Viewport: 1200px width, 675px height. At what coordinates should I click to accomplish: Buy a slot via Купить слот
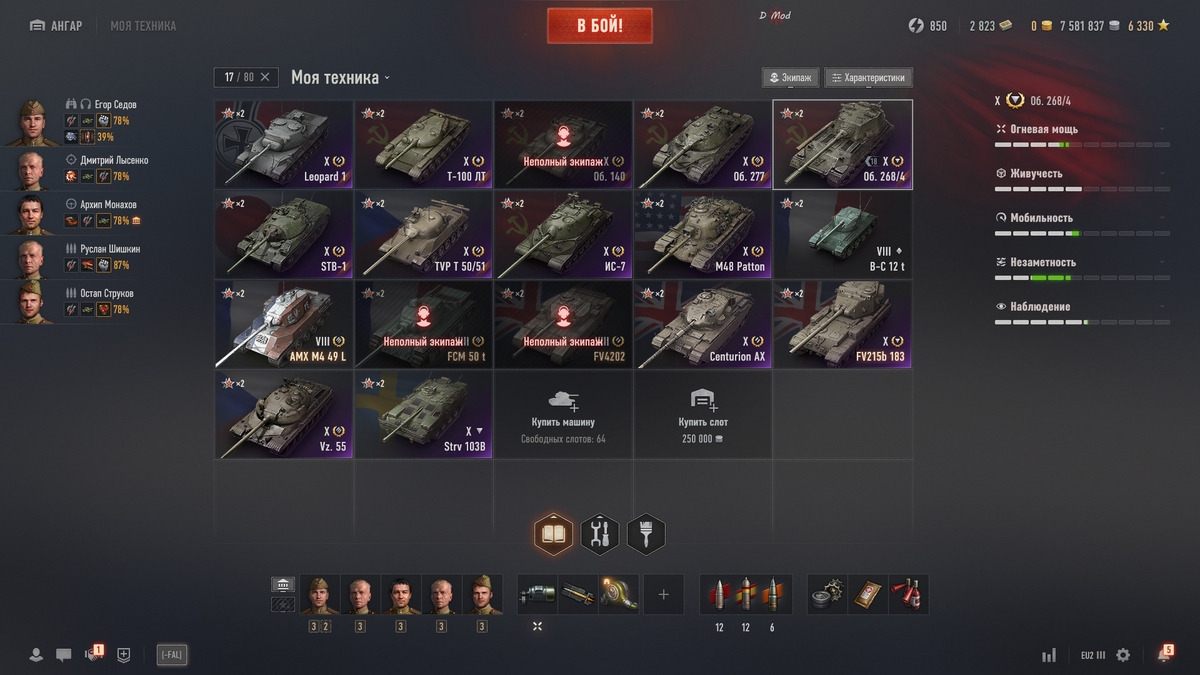(703, 415)
